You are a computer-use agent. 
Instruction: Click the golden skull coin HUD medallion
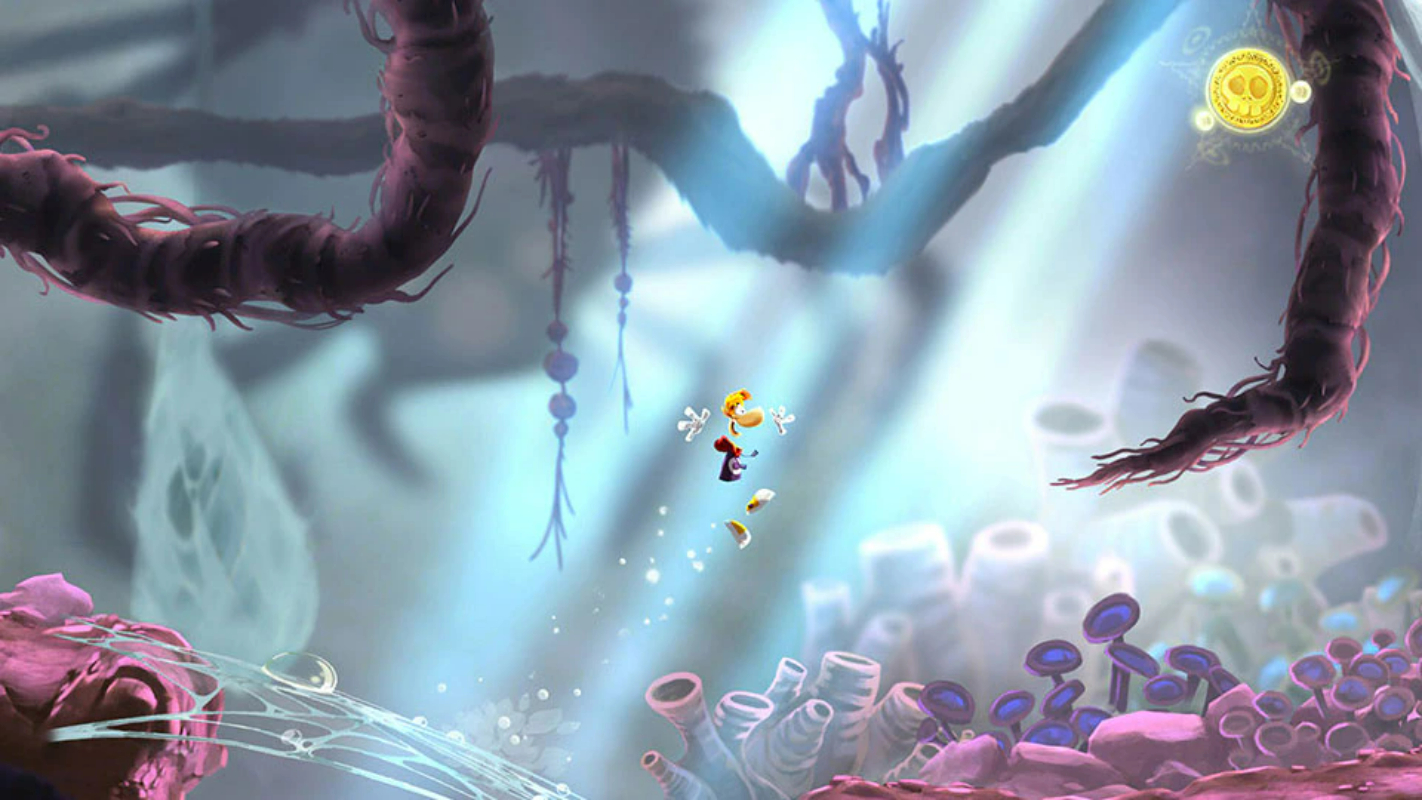click(x=1247, y=87)
